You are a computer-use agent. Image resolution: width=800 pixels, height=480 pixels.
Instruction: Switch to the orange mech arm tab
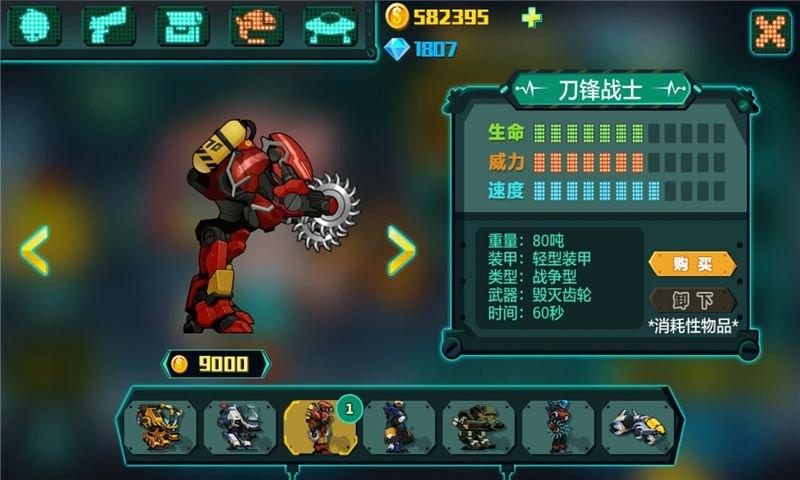point(257,26)
